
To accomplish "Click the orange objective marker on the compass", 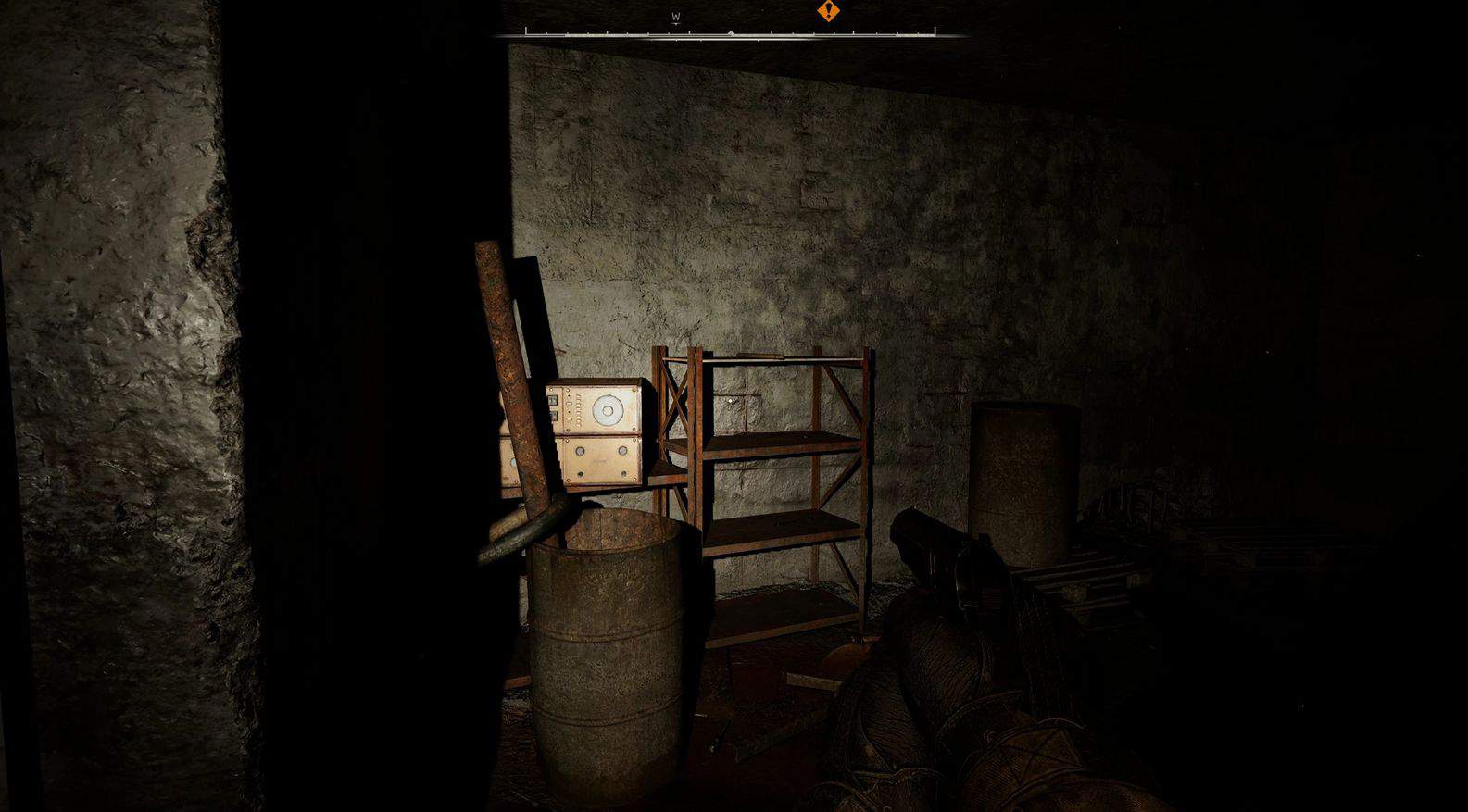I will click(828, 11).
